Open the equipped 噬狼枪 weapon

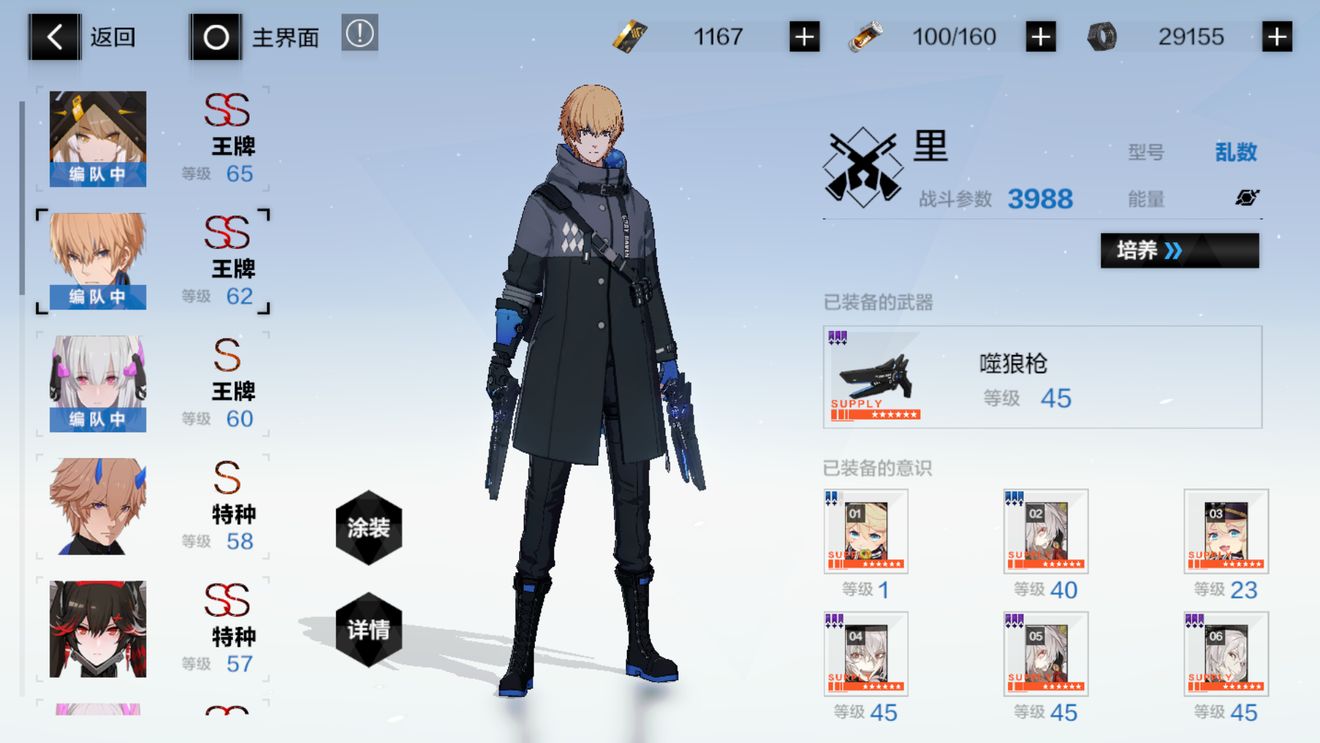click(1042, 377)
